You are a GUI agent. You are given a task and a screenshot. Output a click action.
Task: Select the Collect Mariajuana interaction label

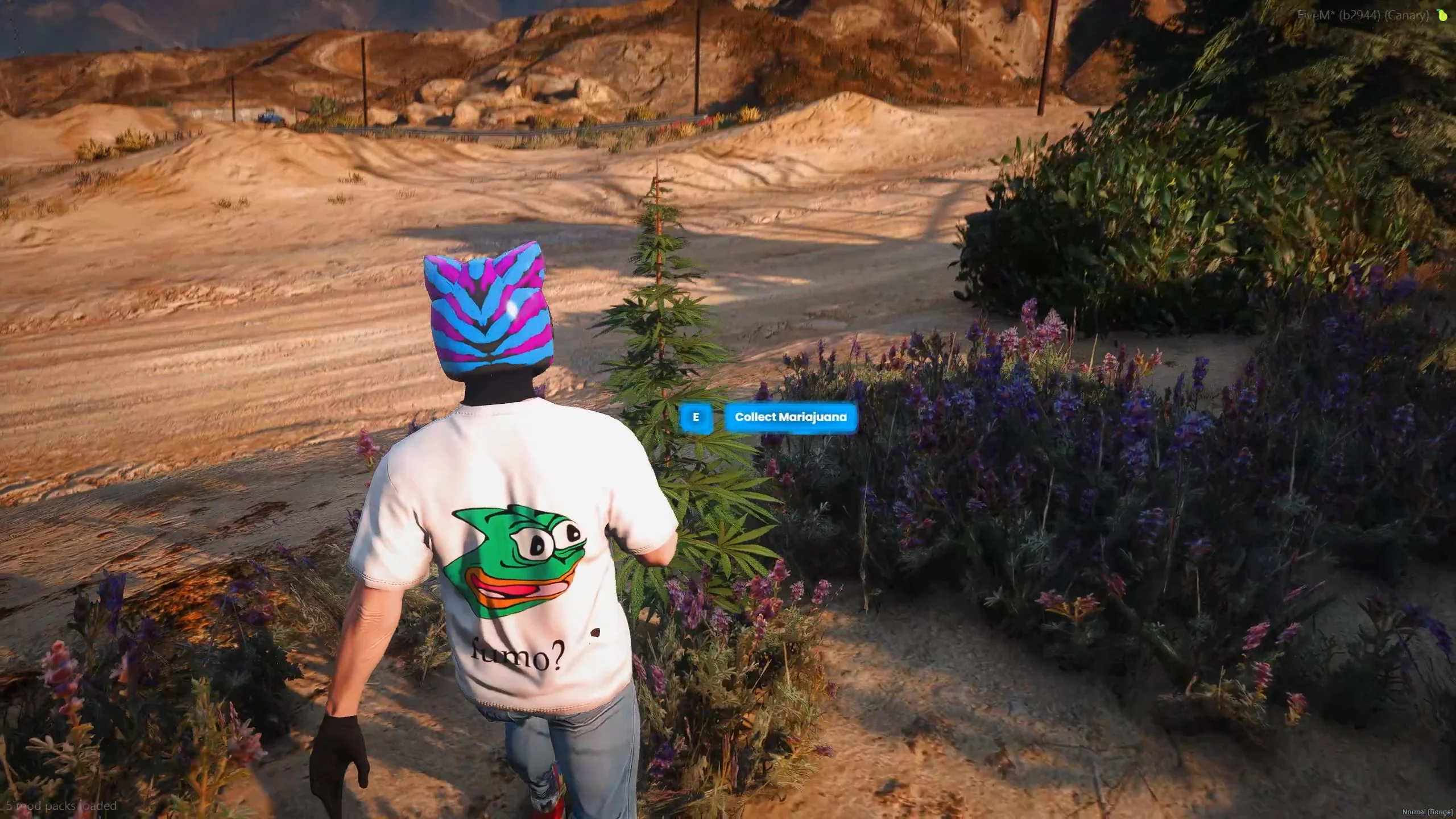791,417
